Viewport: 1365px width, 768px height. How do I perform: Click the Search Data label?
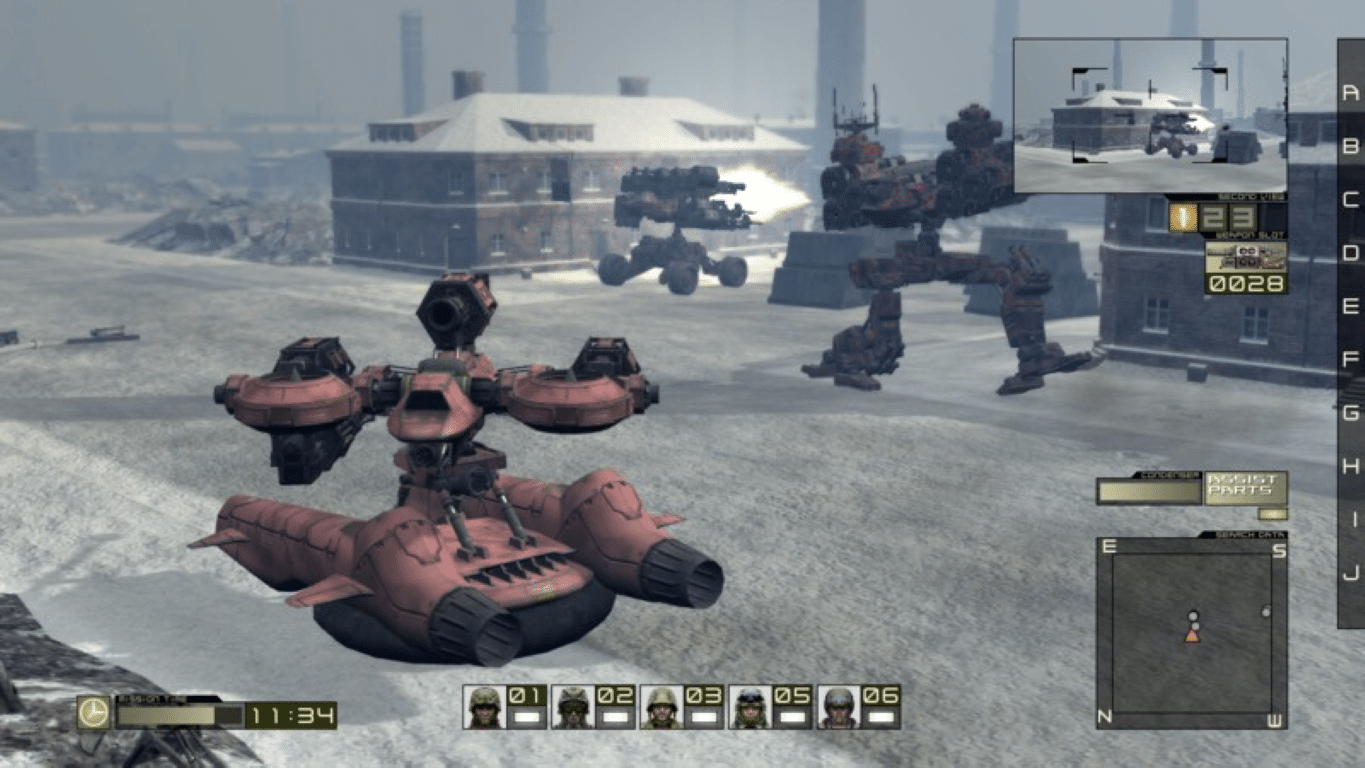pos(1250,535)
